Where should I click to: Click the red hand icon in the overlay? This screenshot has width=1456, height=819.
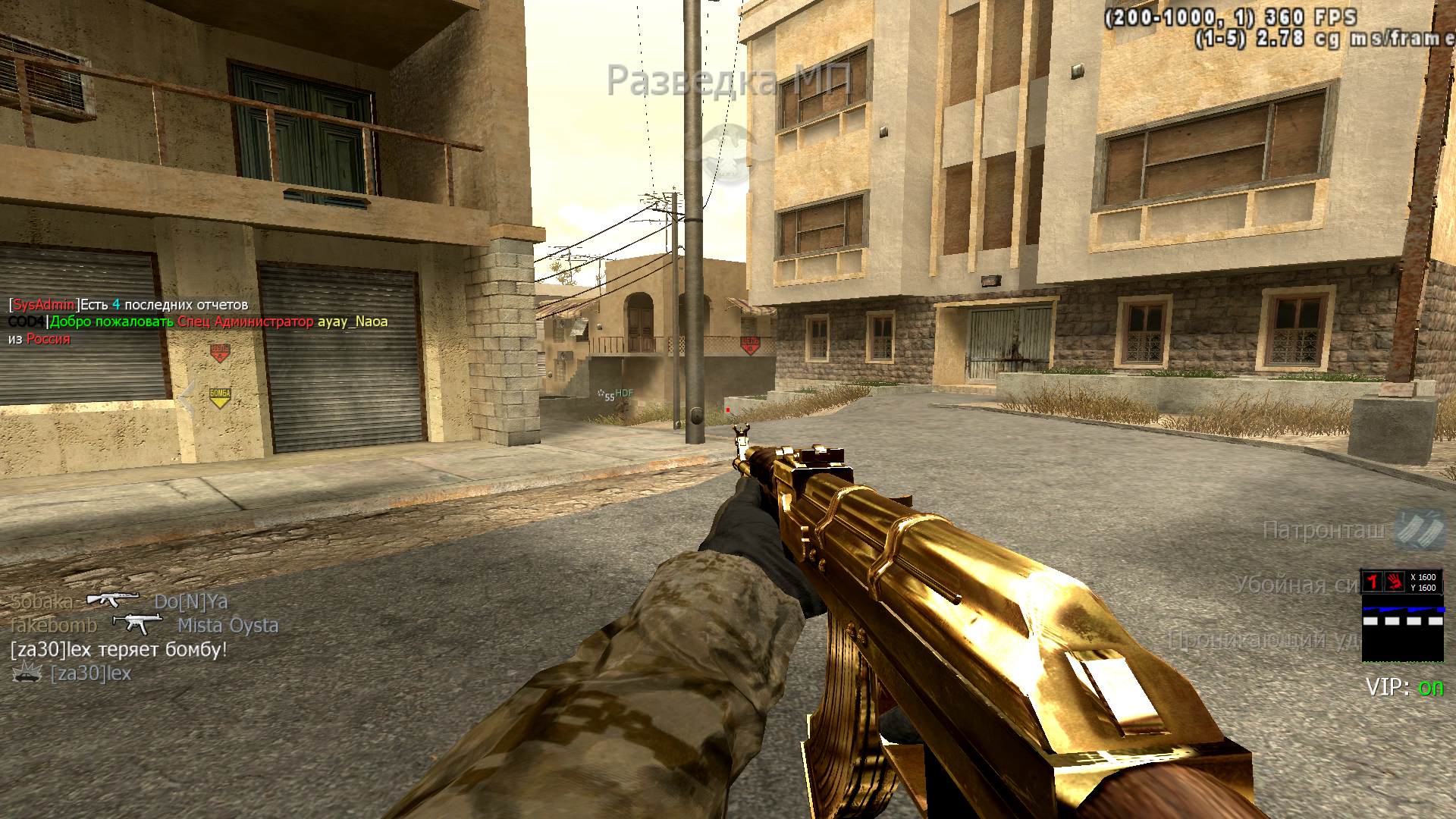[x=1395, y=582]
